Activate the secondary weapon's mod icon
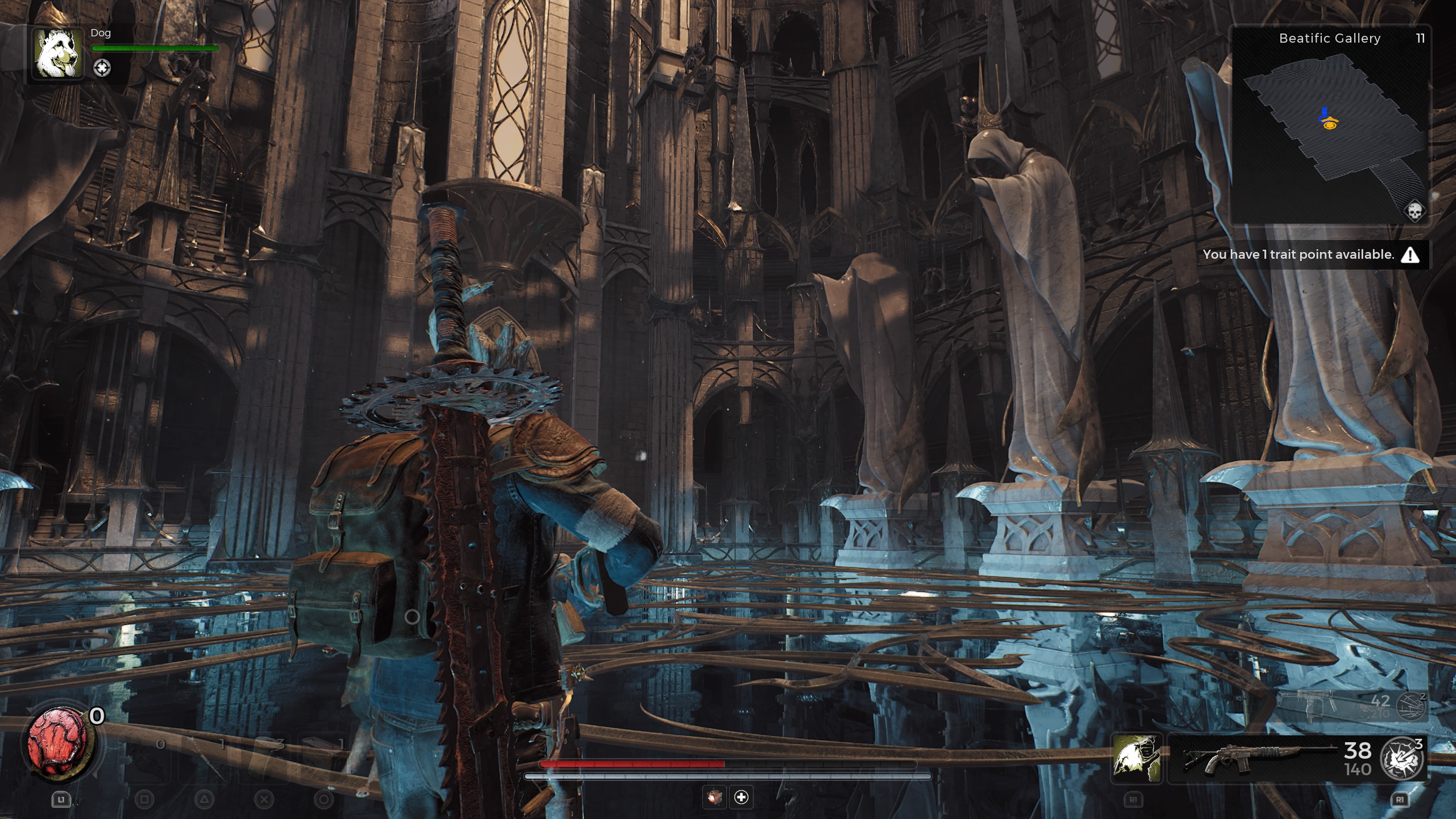Viewport: 1456px width, 819px height. (1411, 705)
